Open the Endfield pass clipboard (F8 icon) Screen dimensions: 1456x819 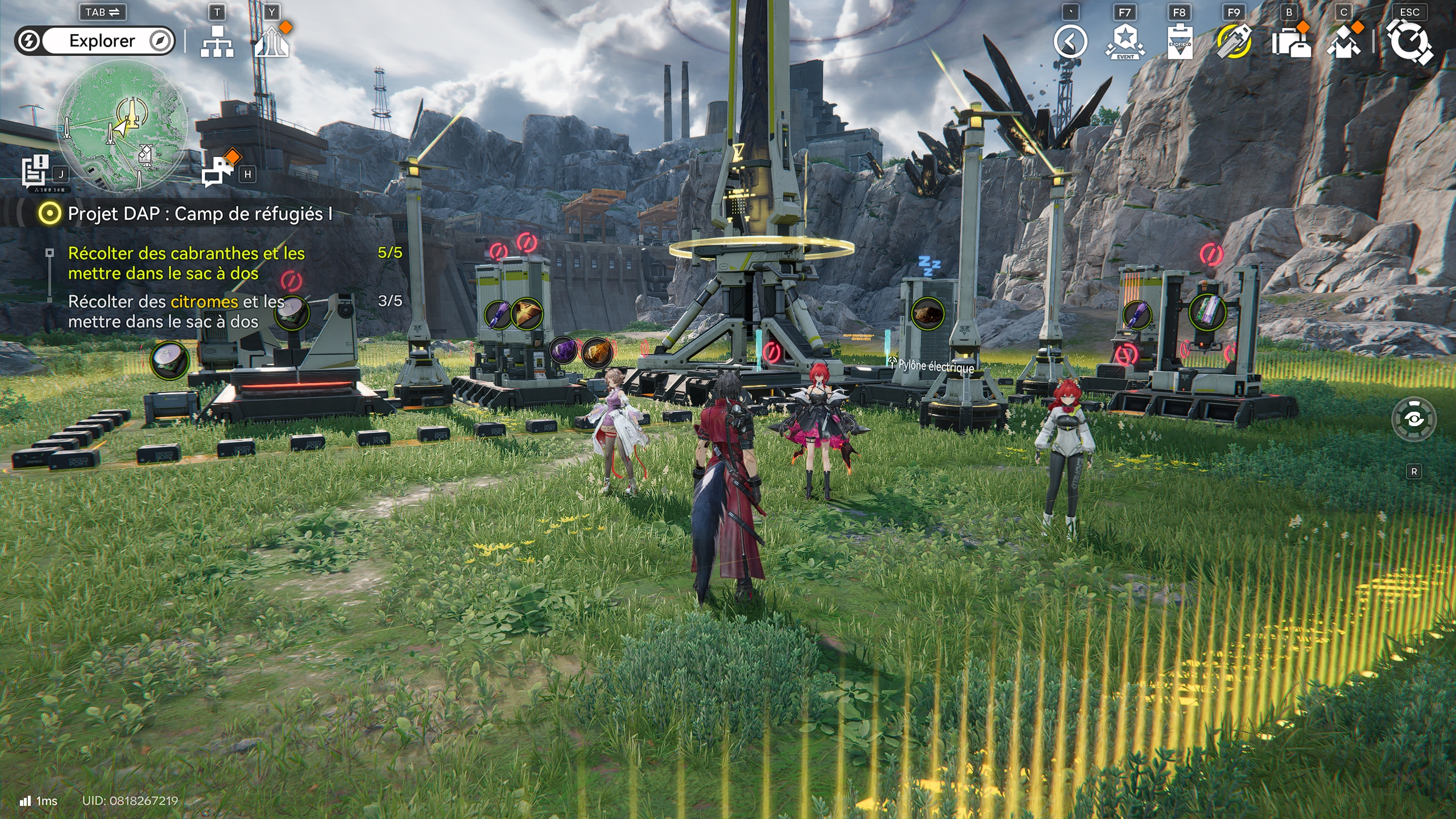click(1180, 43)
